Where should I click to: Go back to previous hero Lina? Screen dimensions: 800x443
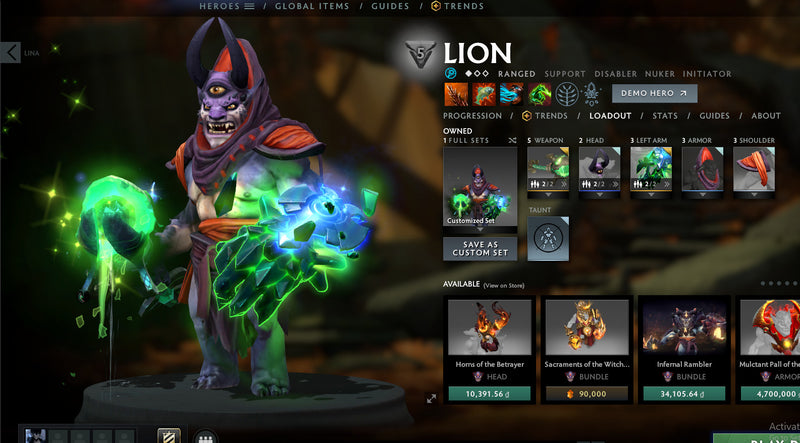[x=11, y=52]
